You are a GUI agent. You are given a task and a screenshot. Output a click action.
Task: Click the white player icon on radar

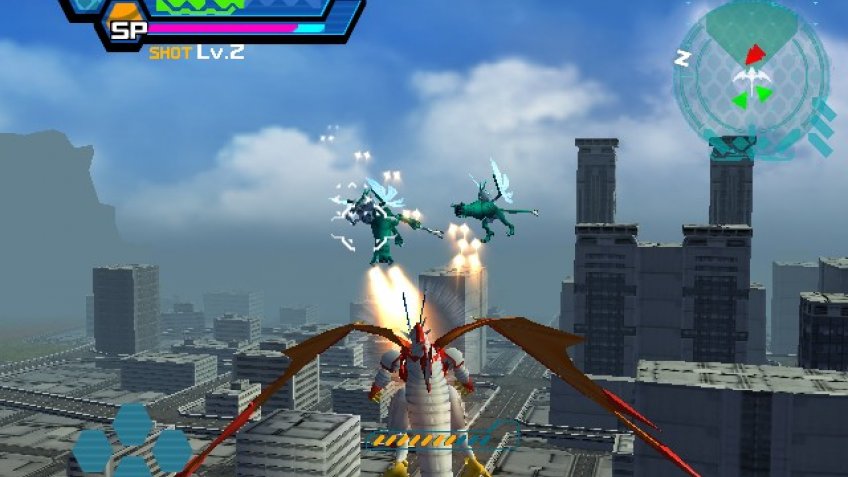click(750, 78)
